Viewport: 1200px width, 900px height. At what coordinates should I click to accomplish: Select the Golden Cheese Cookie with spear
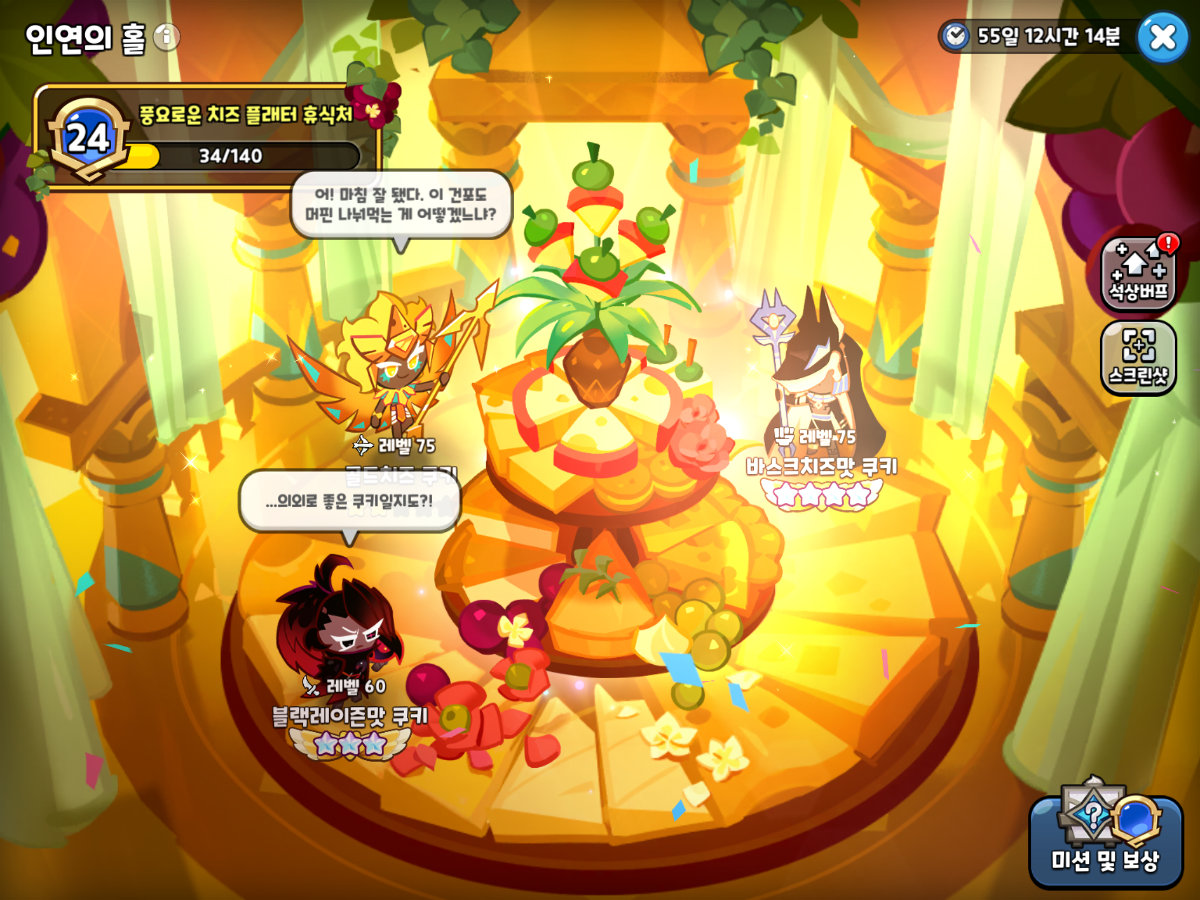click(400, 370)
